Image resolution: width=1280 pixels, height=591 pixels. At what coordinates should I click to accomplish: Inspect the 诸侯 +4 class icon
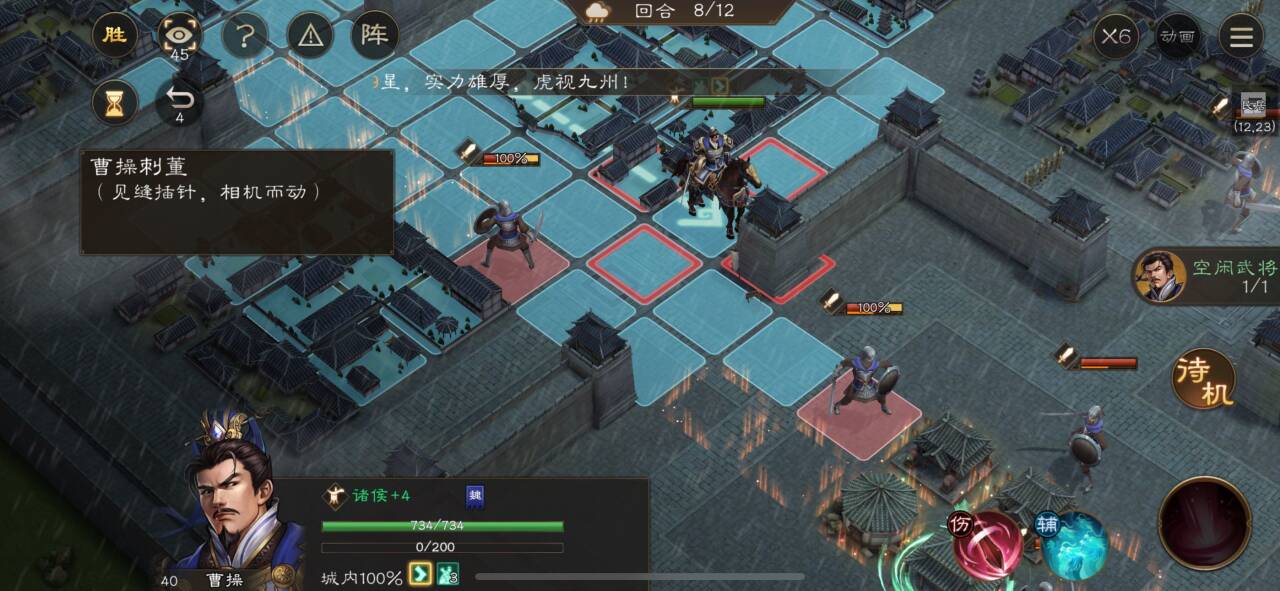[335, 495]
